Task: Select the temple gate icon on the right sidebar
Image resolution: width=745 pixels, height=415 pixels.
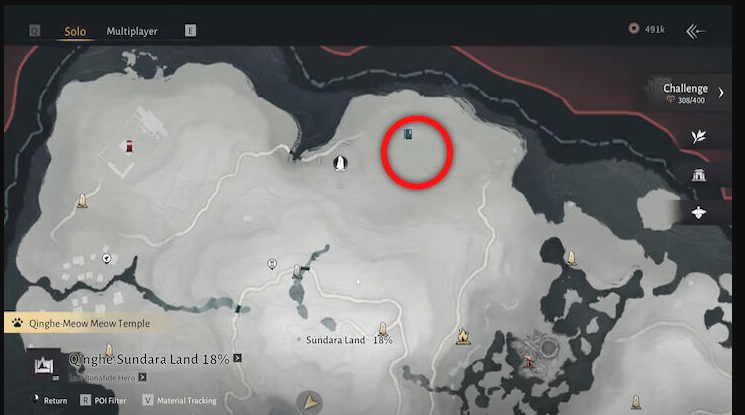Action: point(699,175)
